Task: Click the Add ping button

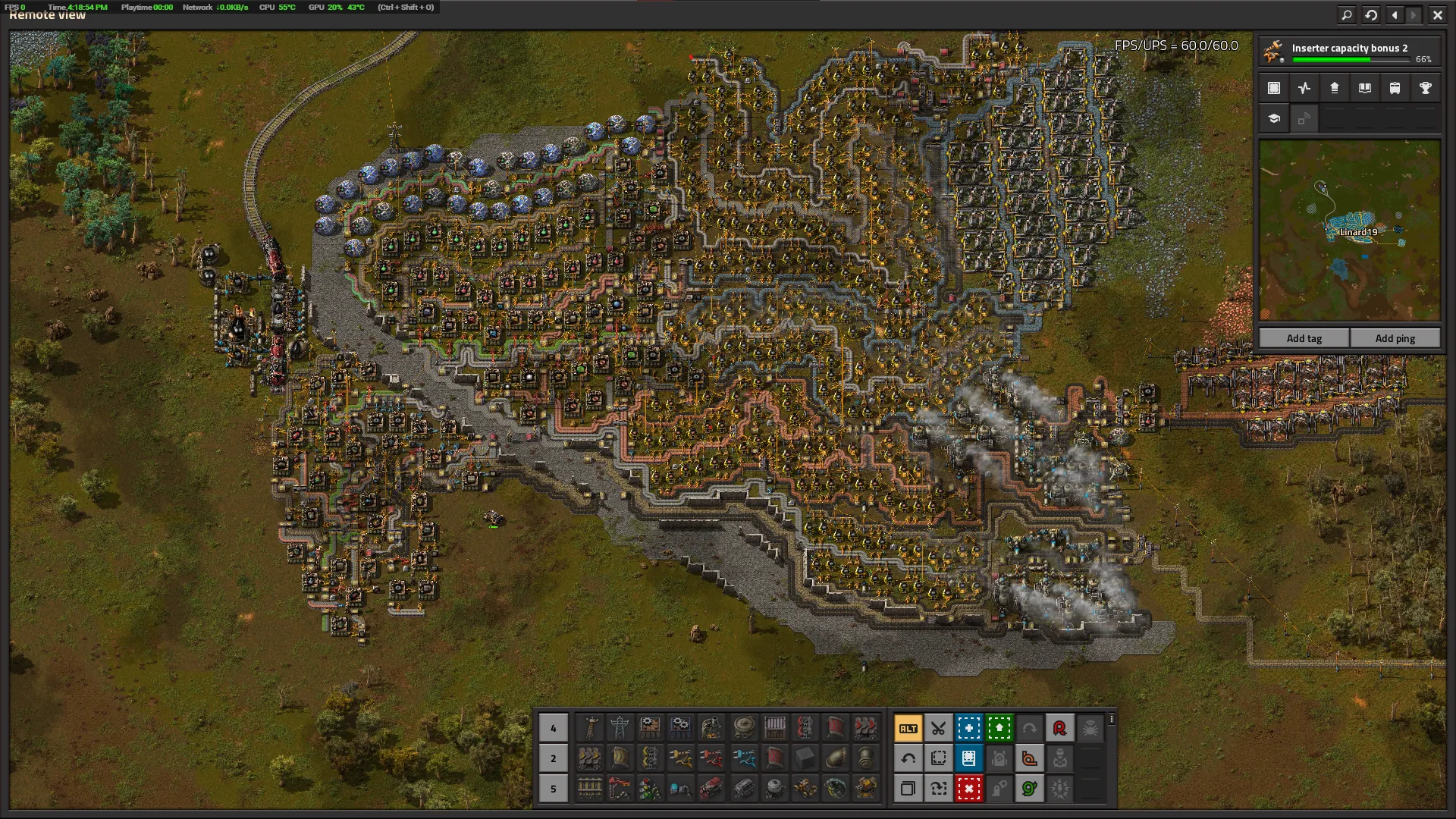Action: (1395, 338)
